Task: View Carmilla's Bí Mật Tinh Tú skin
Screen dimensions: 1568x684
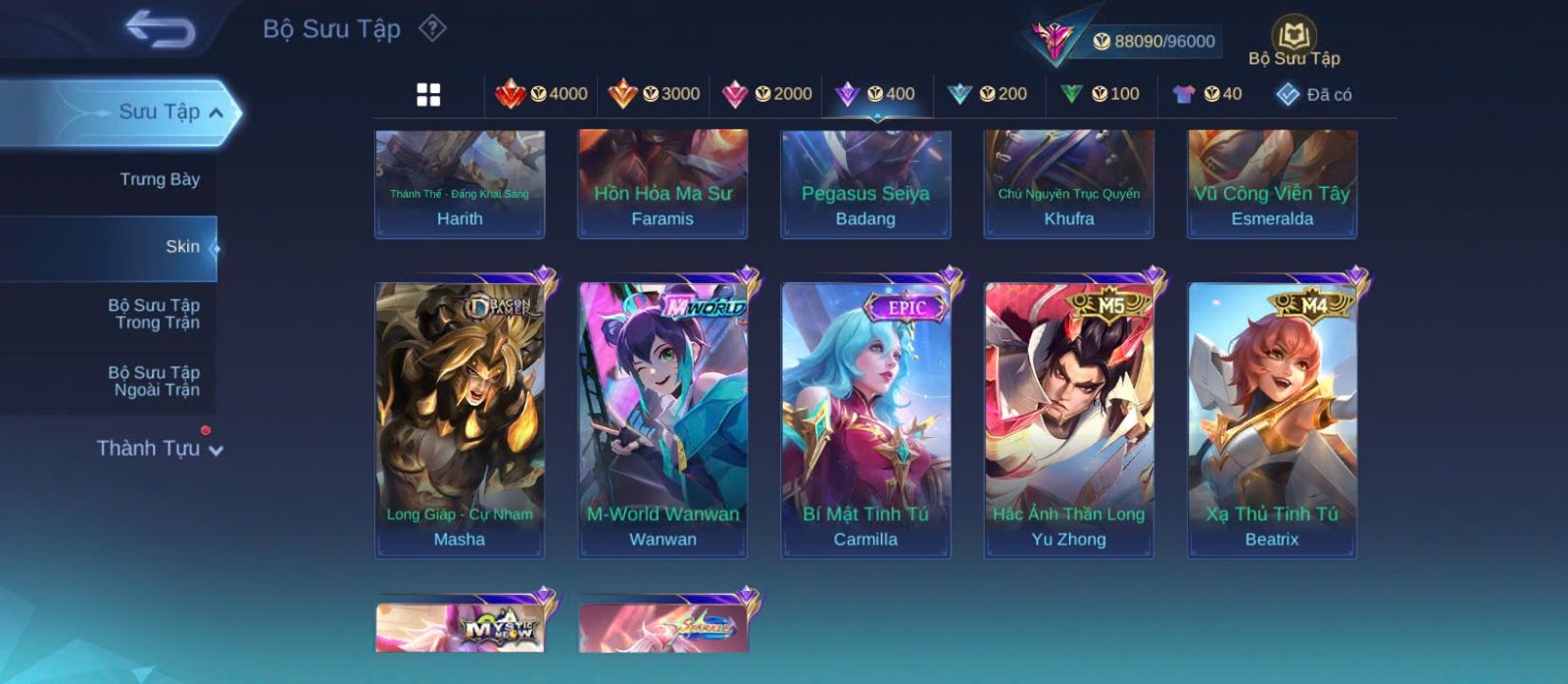Action: pos(865,419)
